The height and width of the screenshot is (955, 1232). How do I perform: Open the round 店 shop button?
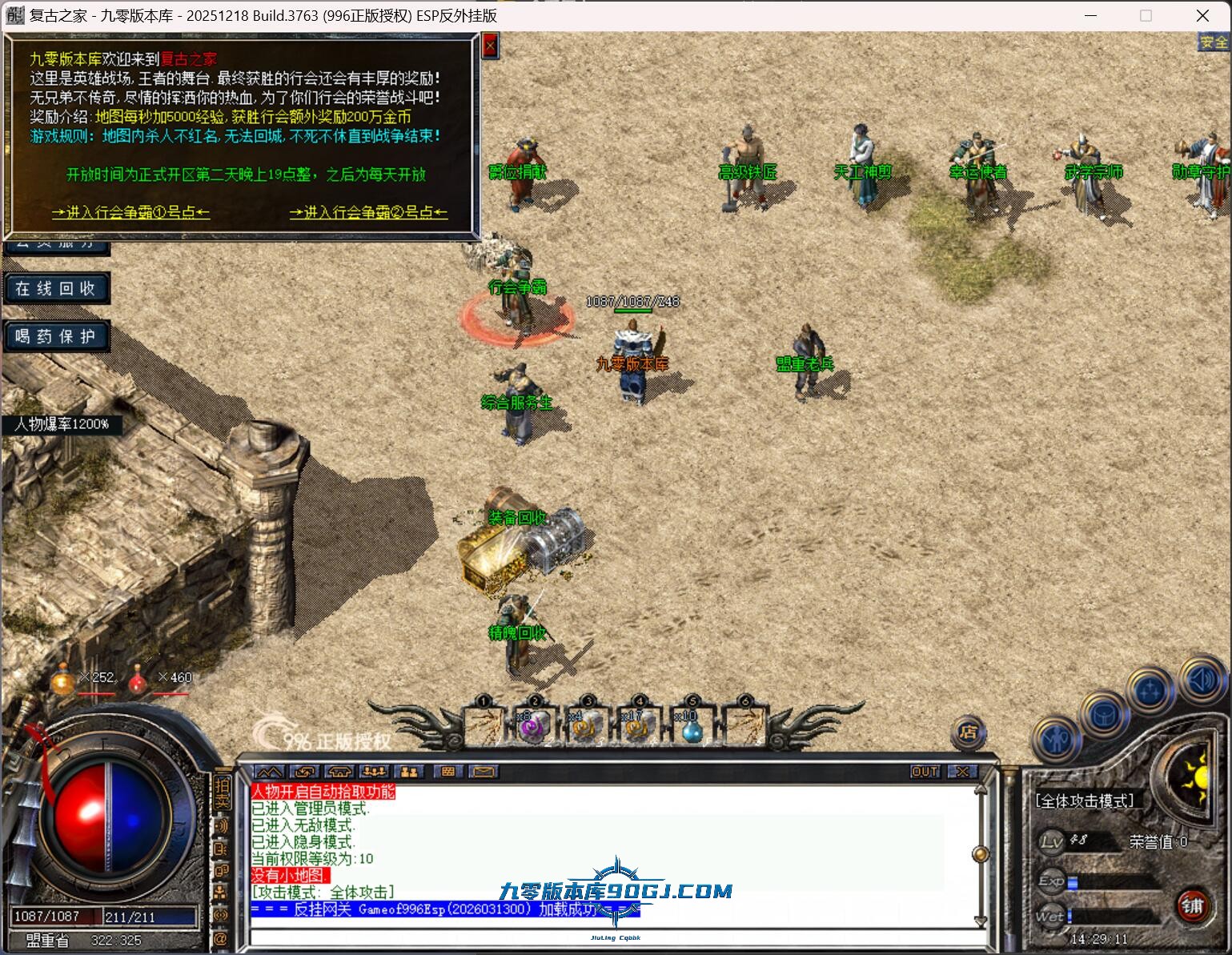click(x=969, y=732)
